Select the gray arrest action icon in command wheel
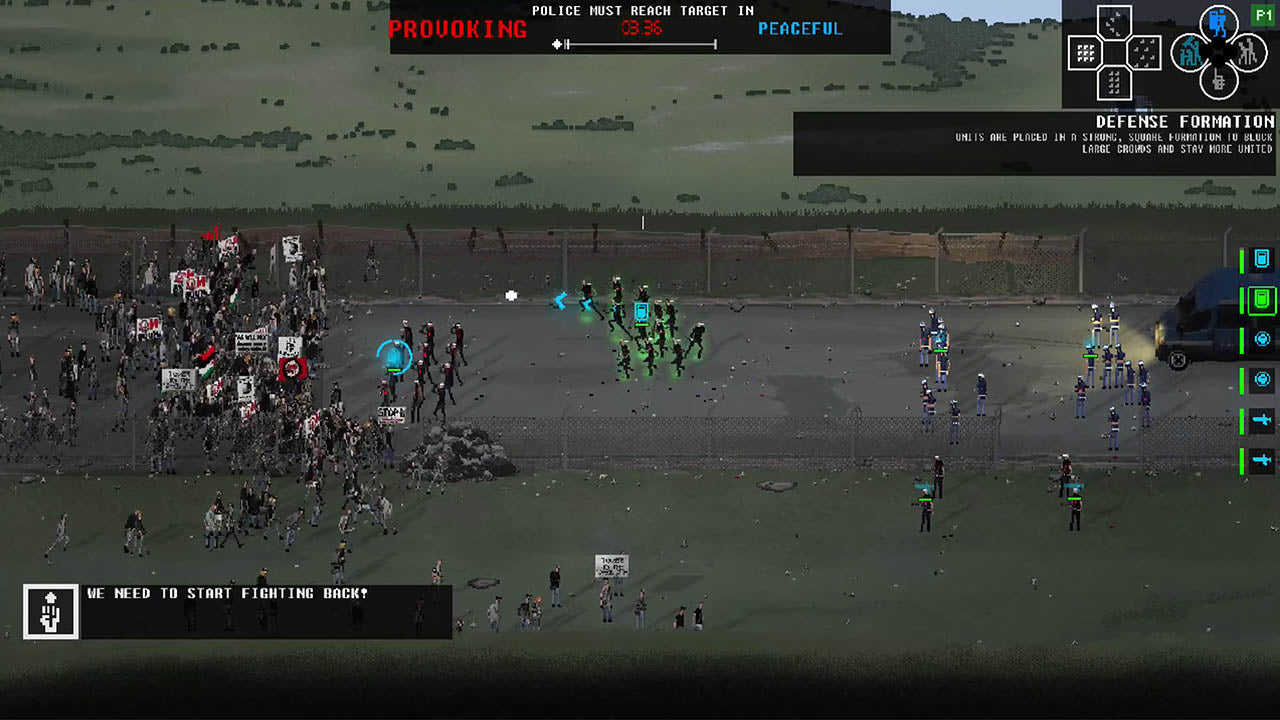The height and width of the screenshot is (720, 1280). (x=1250, y=52)
